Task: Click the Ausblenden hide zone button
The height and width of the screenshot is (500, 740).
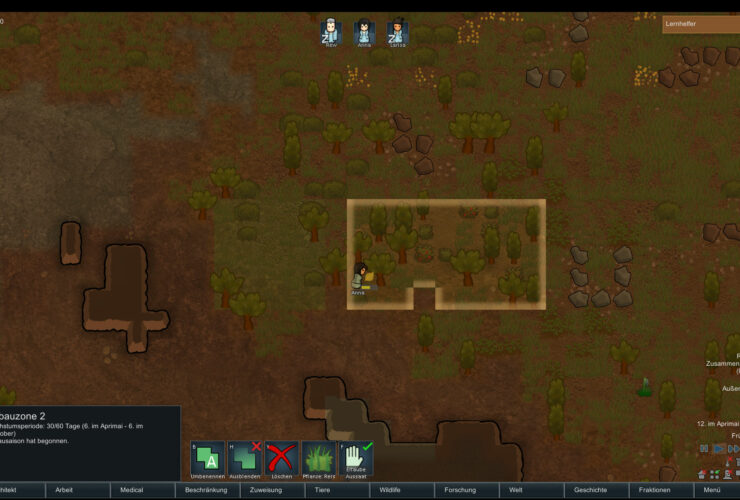Action: [245, 459]
